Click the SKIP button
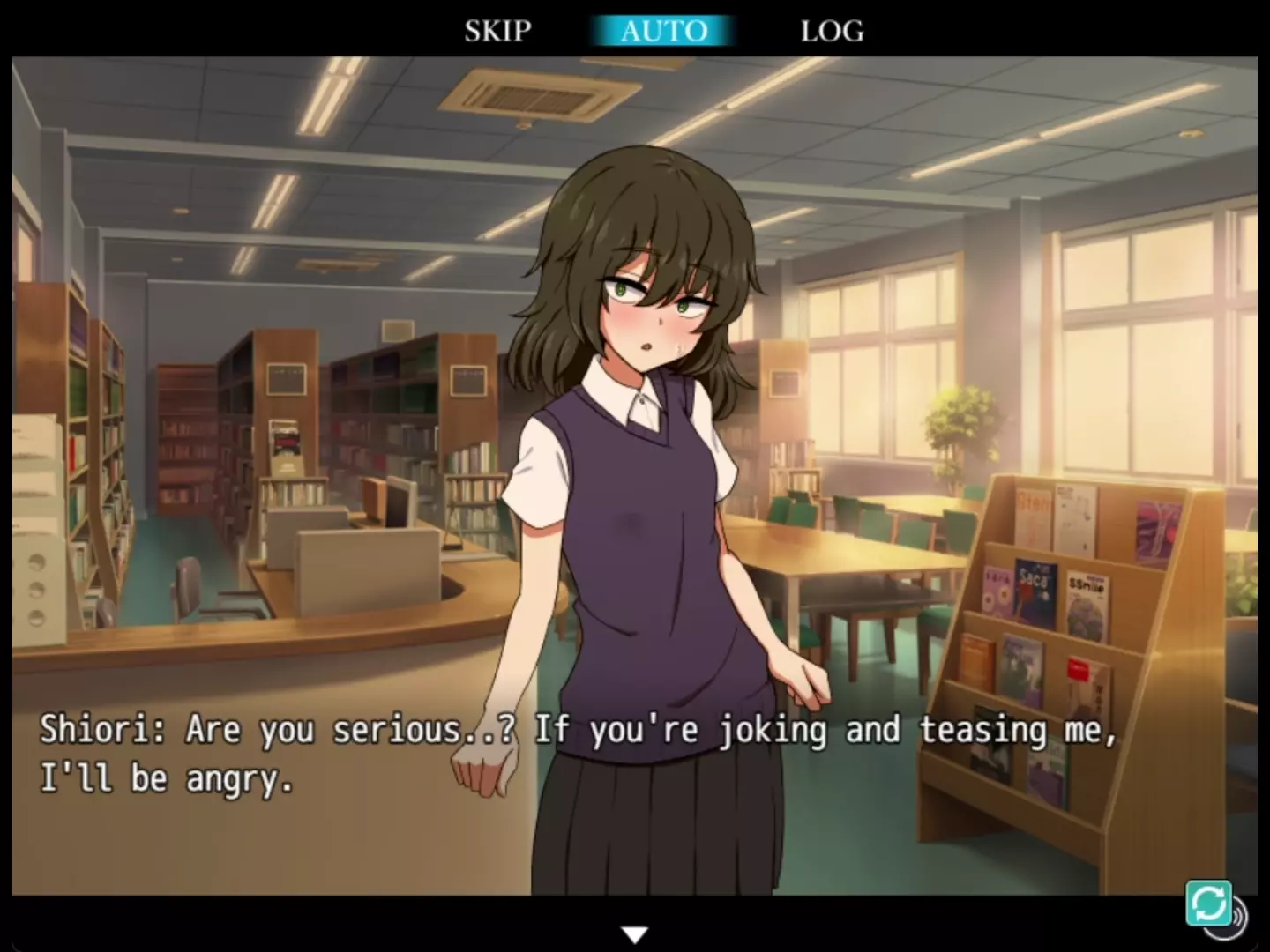This screenshot has height=952, width=1270. tap(497, 31)
